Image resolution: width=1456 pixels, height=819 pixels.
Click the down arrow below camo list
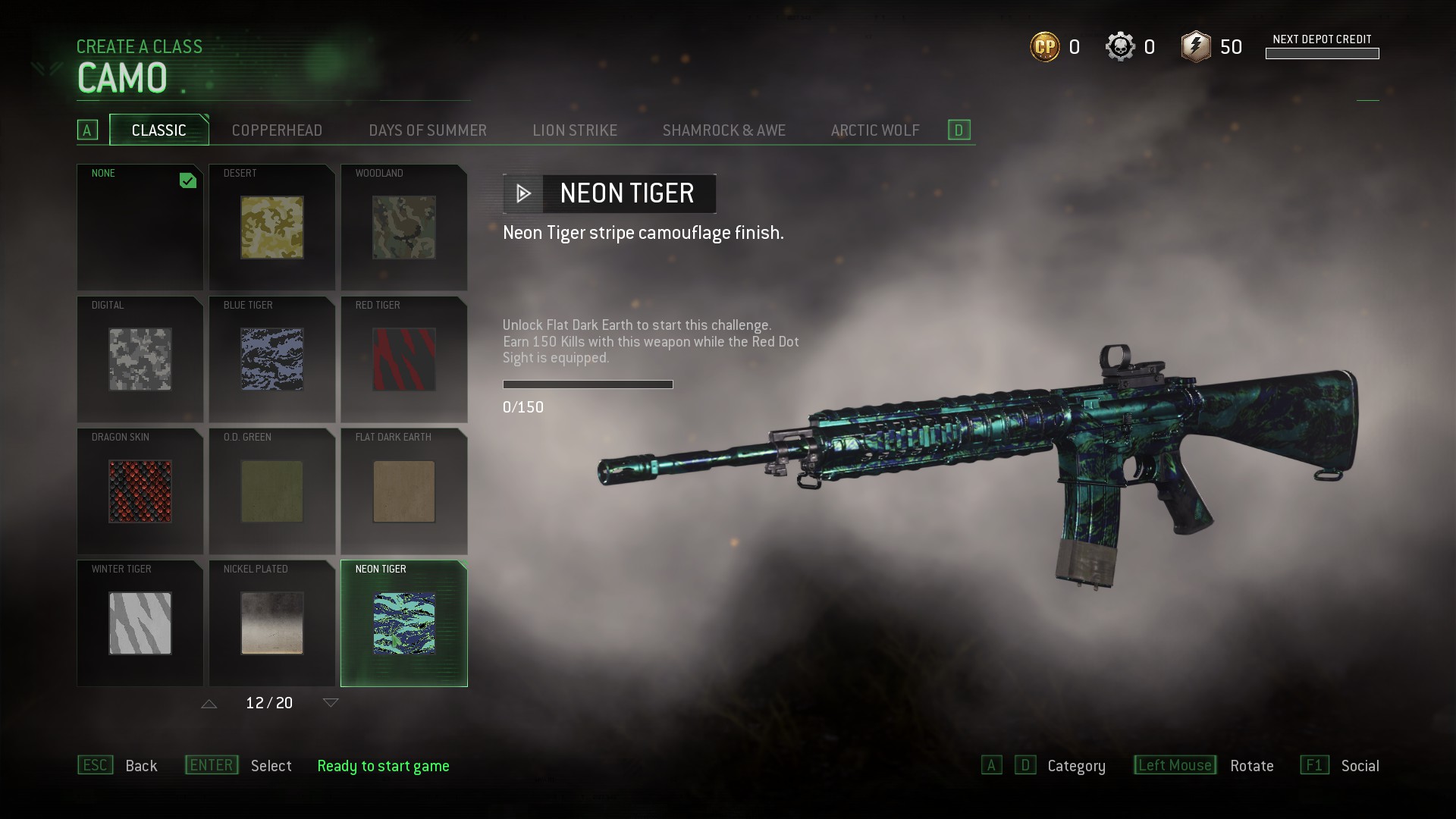pyautogui.click(x=330, y=703)
